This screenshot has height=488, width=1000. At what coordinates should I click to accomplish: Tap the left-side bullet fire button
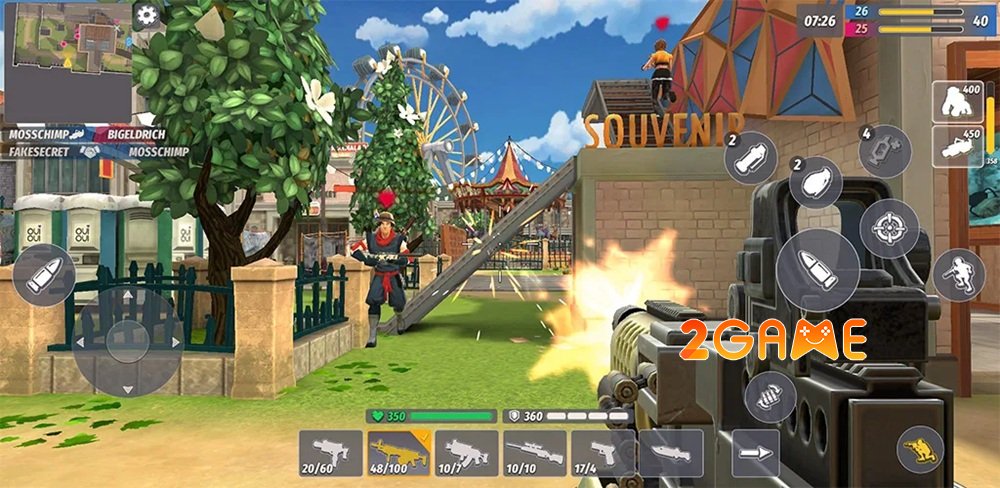44,274
